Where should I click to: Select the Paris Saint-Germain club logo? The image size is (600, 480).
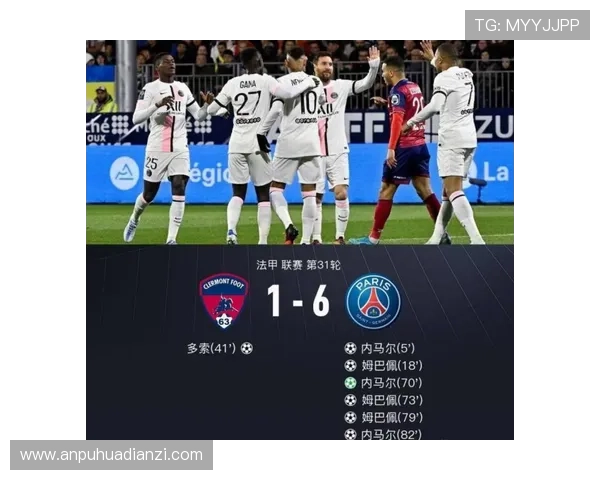click(x=373, y=301)
